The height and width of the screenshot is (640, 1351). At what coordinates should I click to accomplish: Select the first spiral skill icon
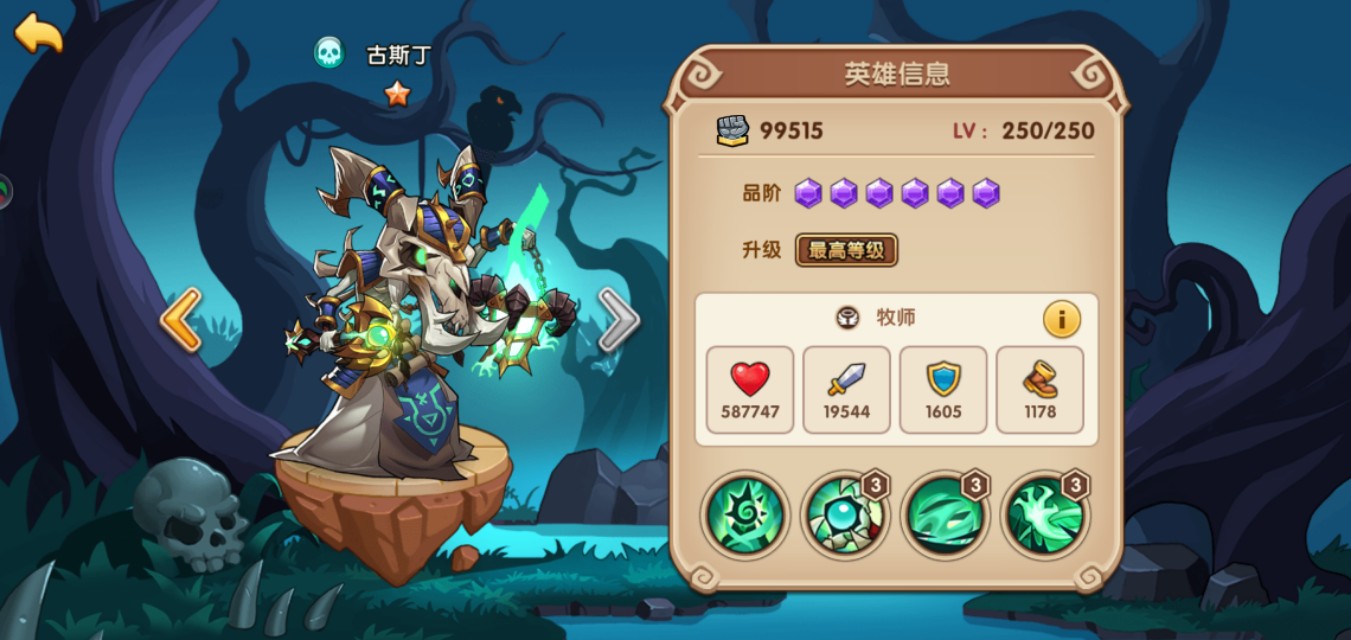point(745,515)
